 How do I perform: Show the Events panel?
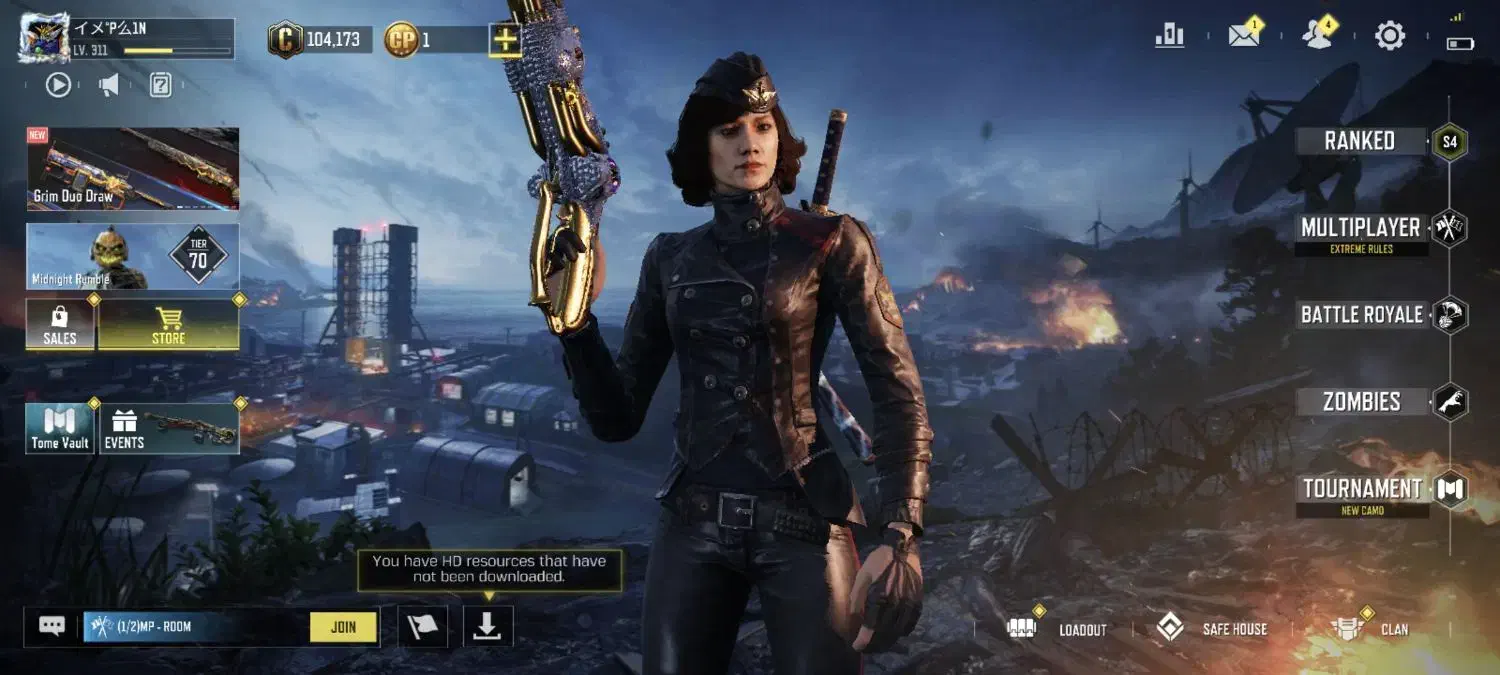(x=168, y=428)
